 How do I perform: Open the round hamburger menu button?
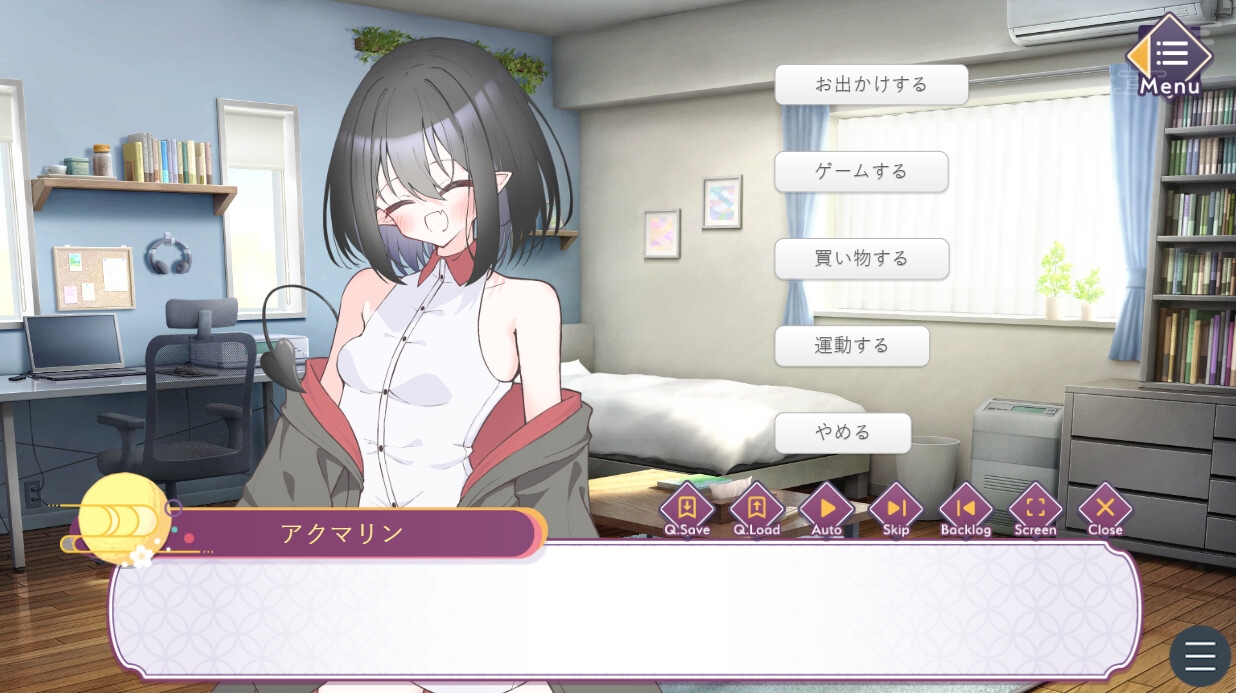[x=1200, y=656]
